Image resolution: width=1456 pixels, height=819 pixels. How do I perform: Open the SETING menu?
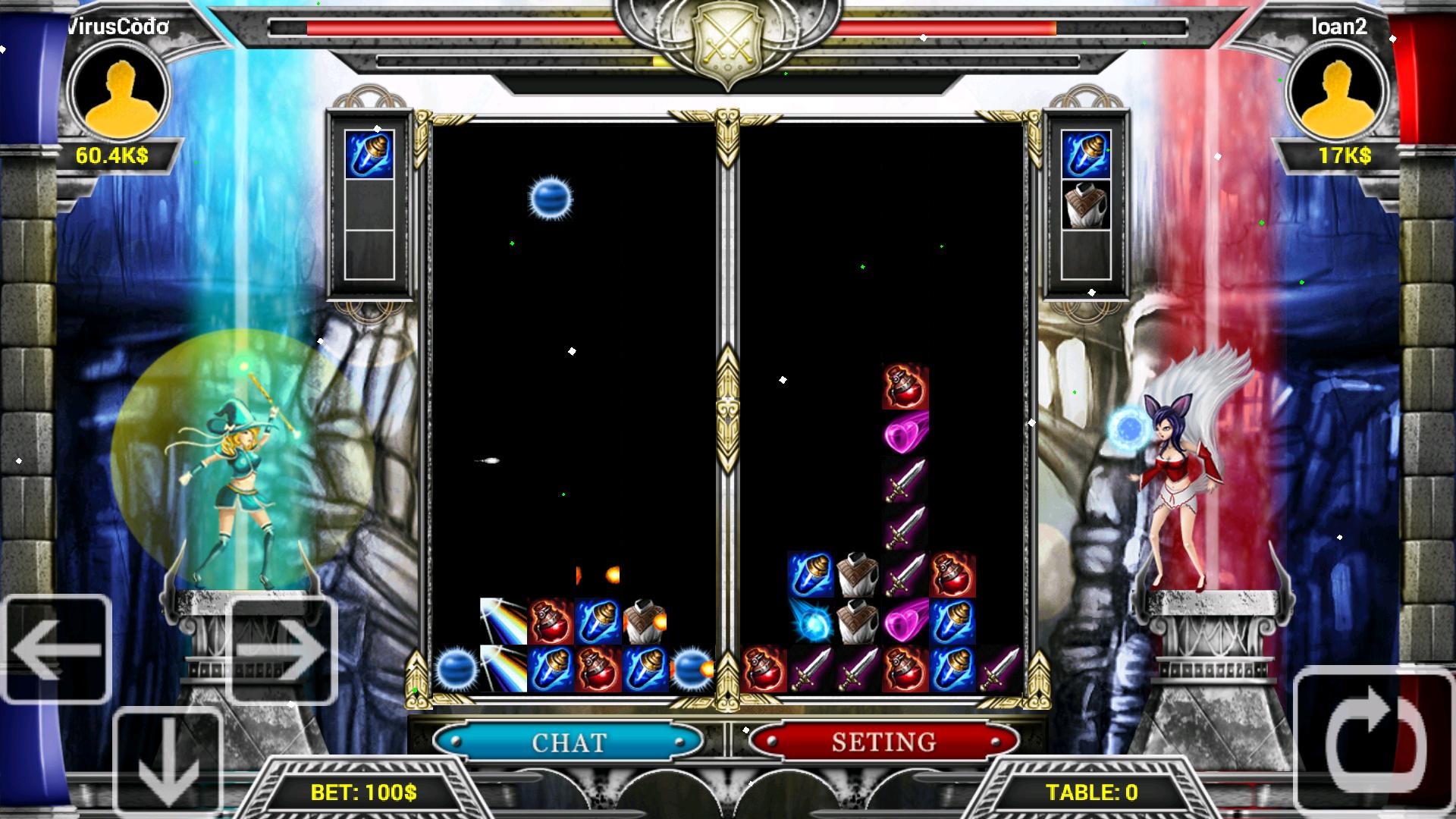(x=883, y=741)
